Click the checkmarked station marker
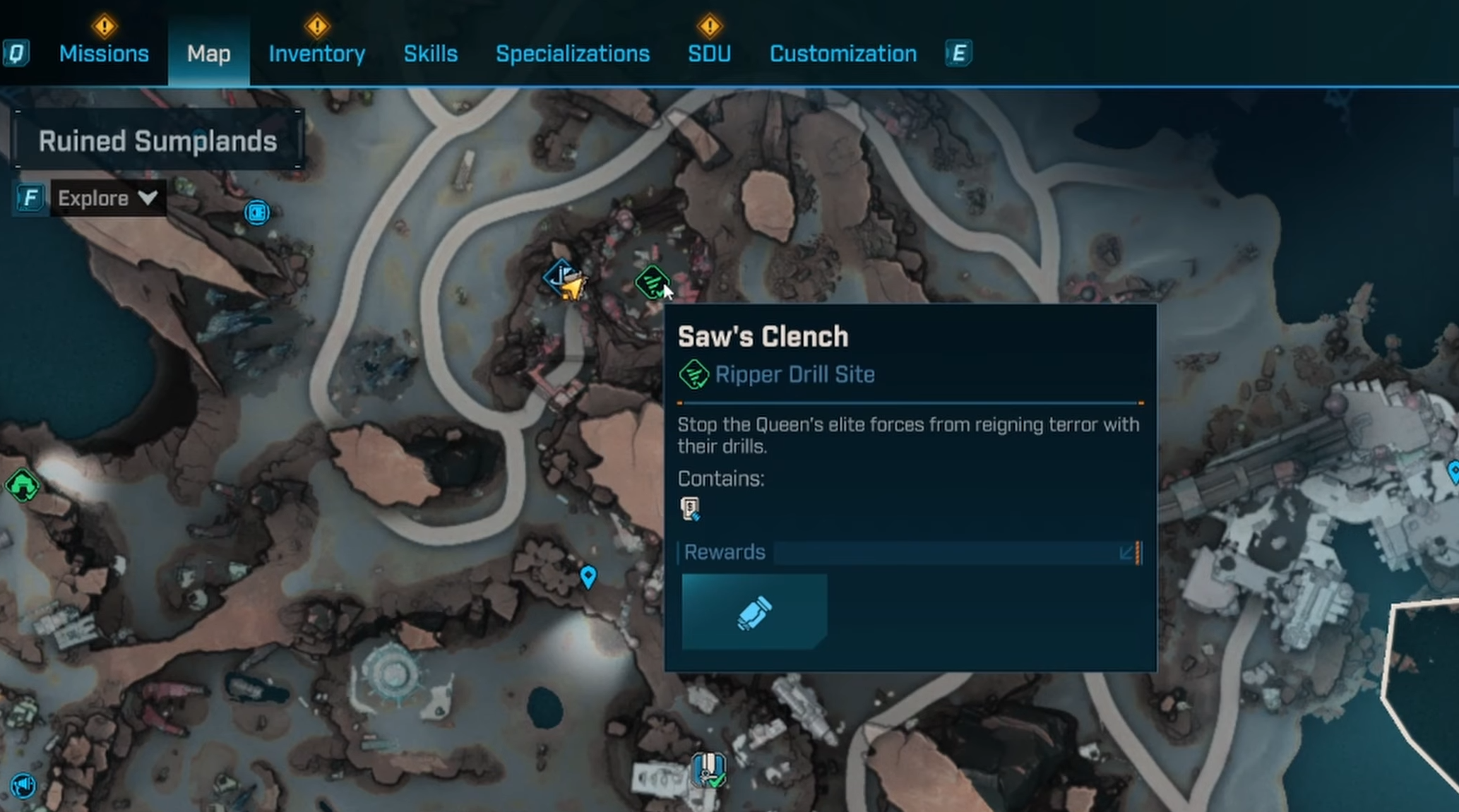The width and height of the screenshot is (1459, 812). 708,770
